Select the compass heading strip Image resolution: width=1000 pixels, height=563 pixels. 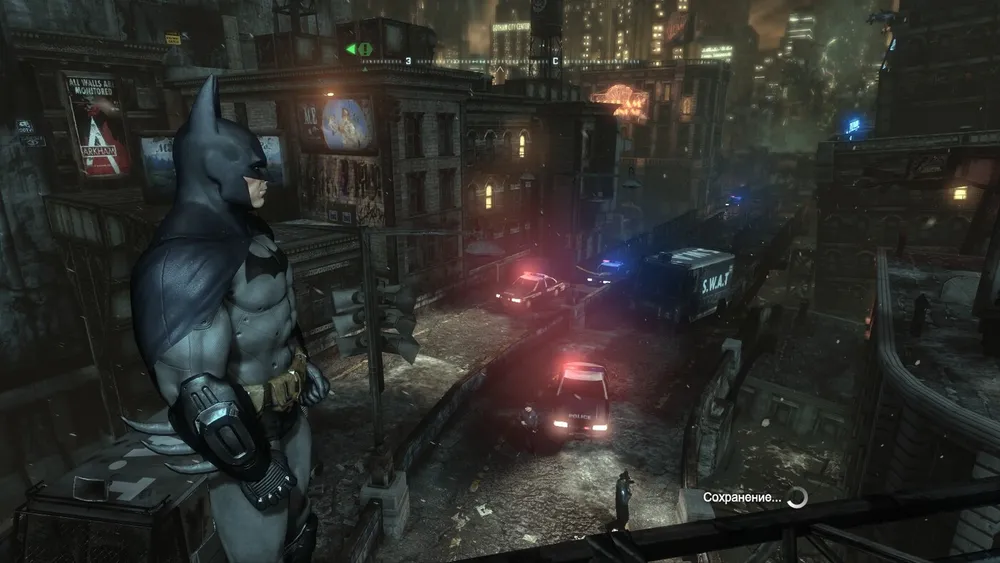[x=500, y=62]
